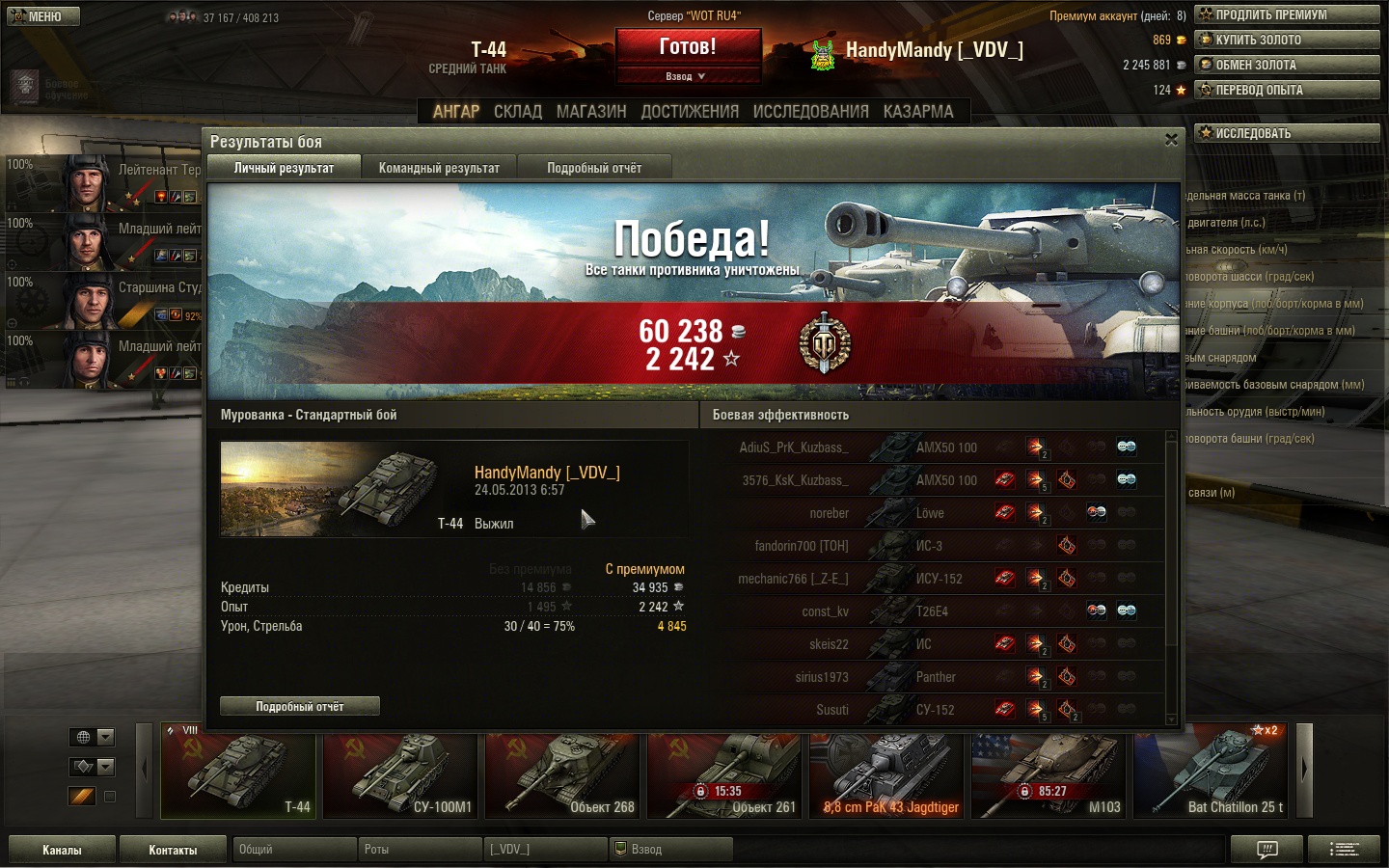Click ПРОДЛИТЬ ПРЕМИУМ button

click(x=1286, y=14)
